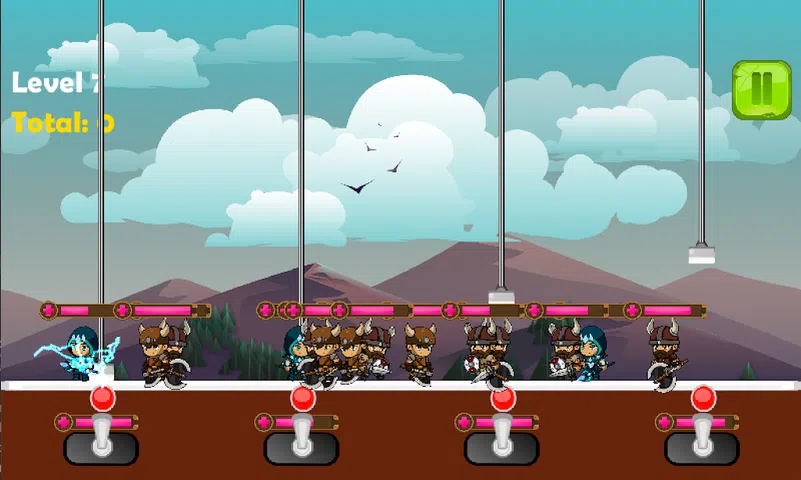Viewport: 801px width, 480px height.
Task: Pause the game with the green button
Action: 761,90
